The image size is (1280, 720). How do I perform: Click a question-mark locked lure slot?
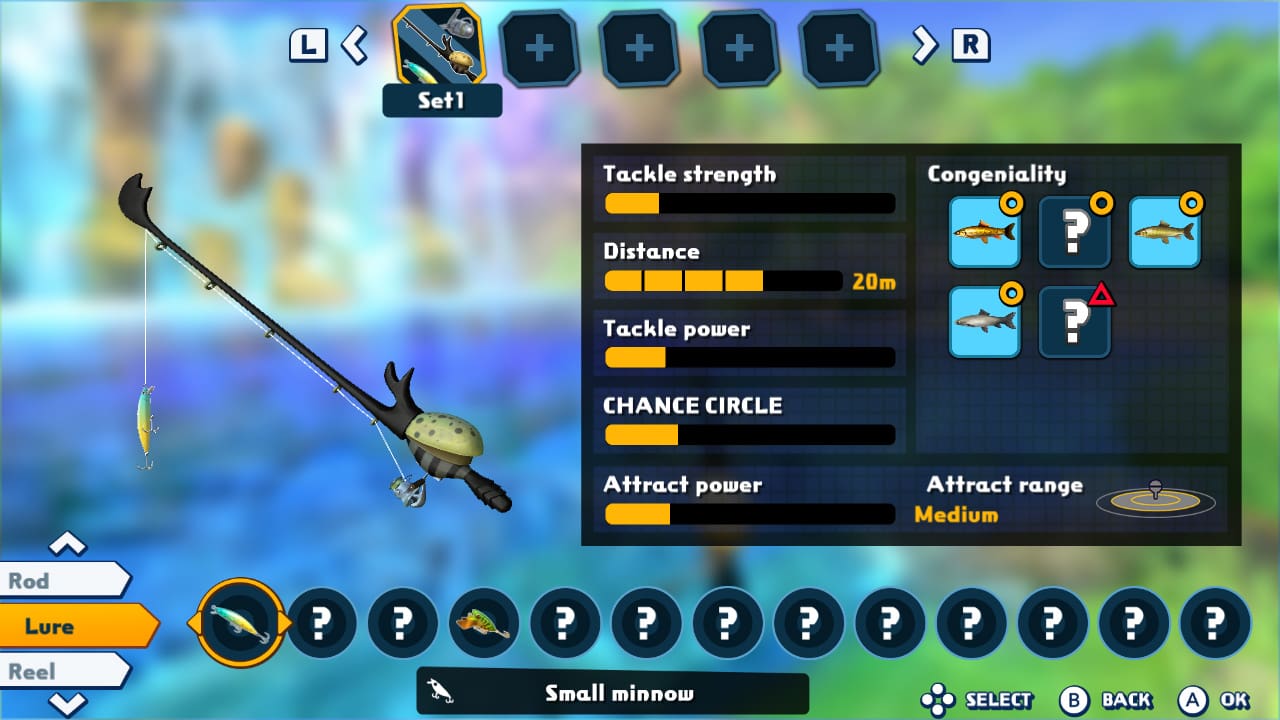pyautogui.click(x=322, y=622)
